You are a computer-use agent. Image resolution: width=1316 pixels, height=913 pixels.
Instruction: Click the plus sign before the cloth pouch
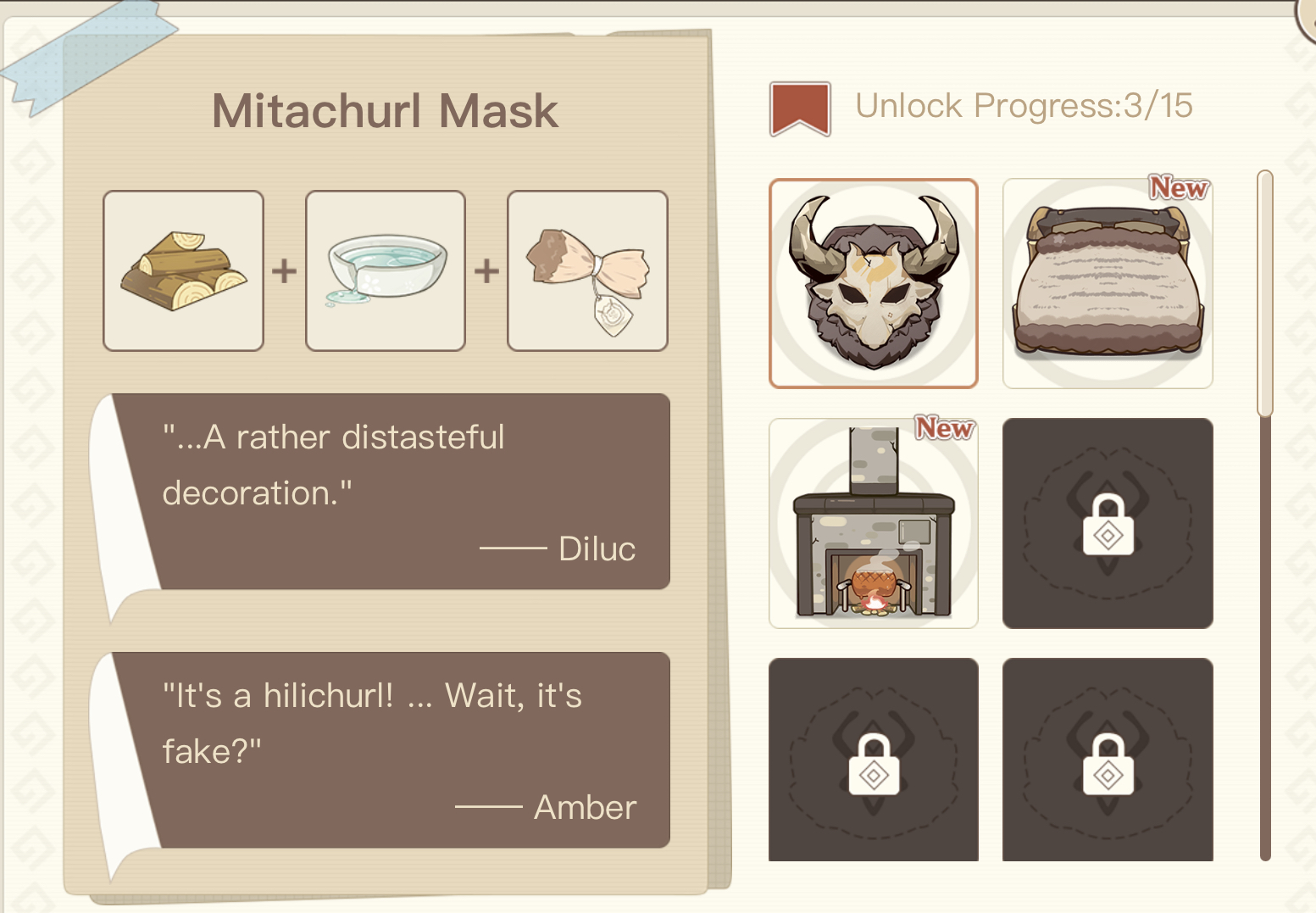[486, 270]
